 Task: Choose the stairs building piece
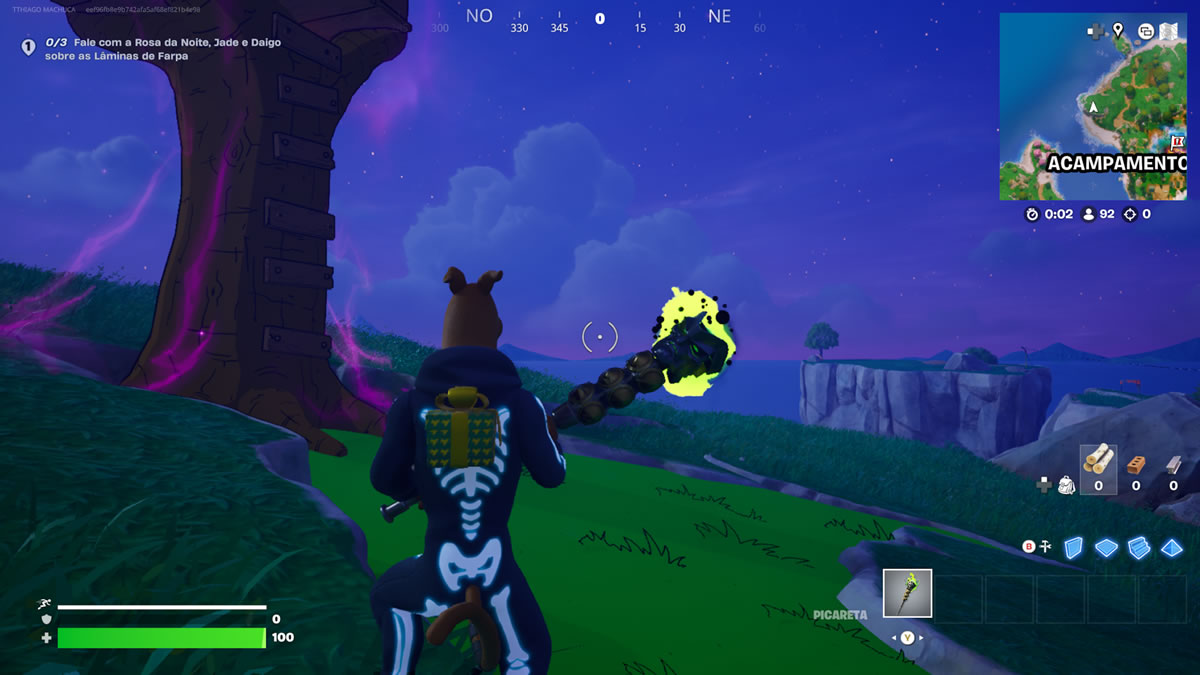click(x=1139, y=547)
